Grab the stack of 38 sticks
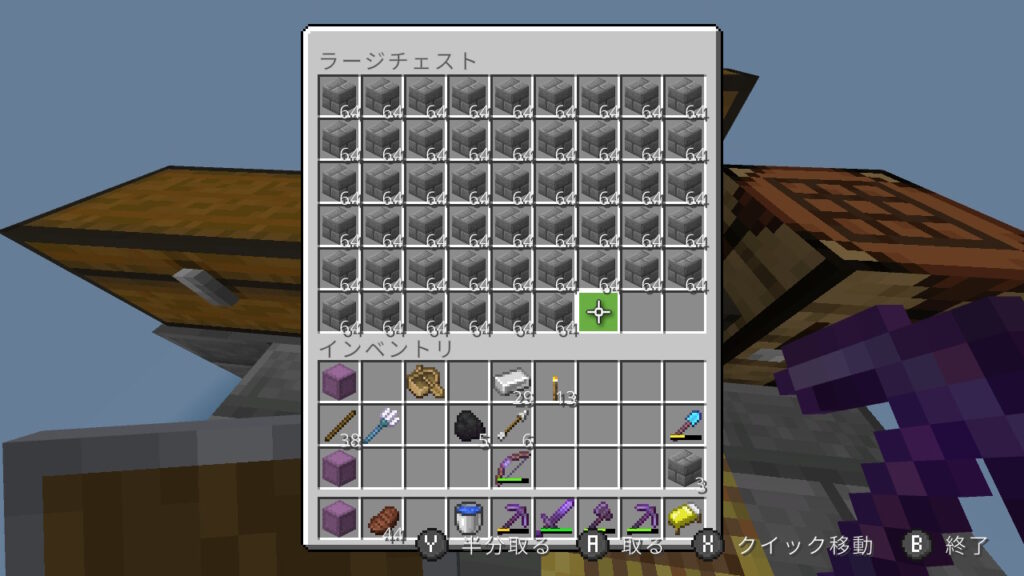 pos(340,424)
